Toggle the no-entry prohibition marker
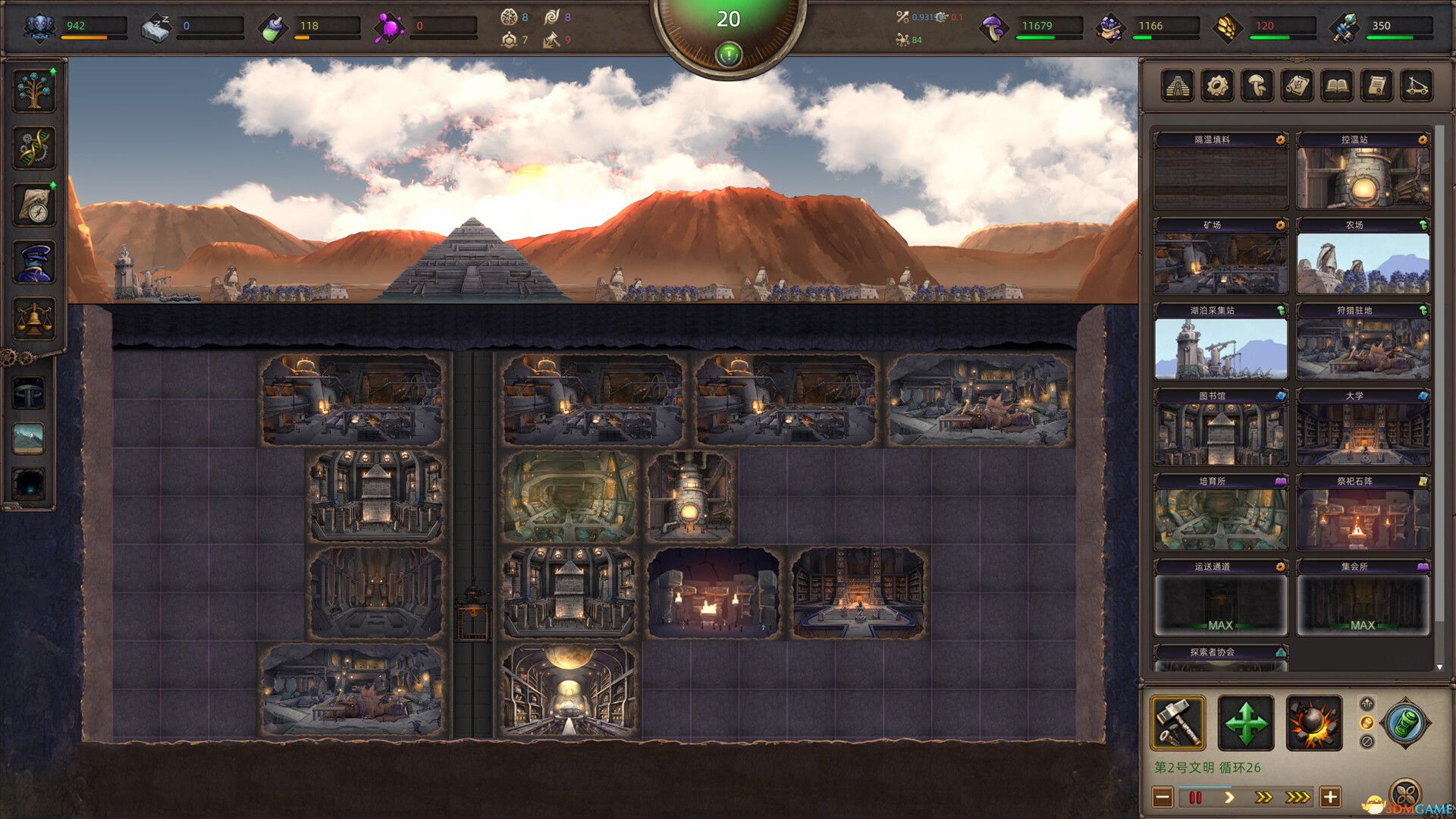 tap(1367, 741)
